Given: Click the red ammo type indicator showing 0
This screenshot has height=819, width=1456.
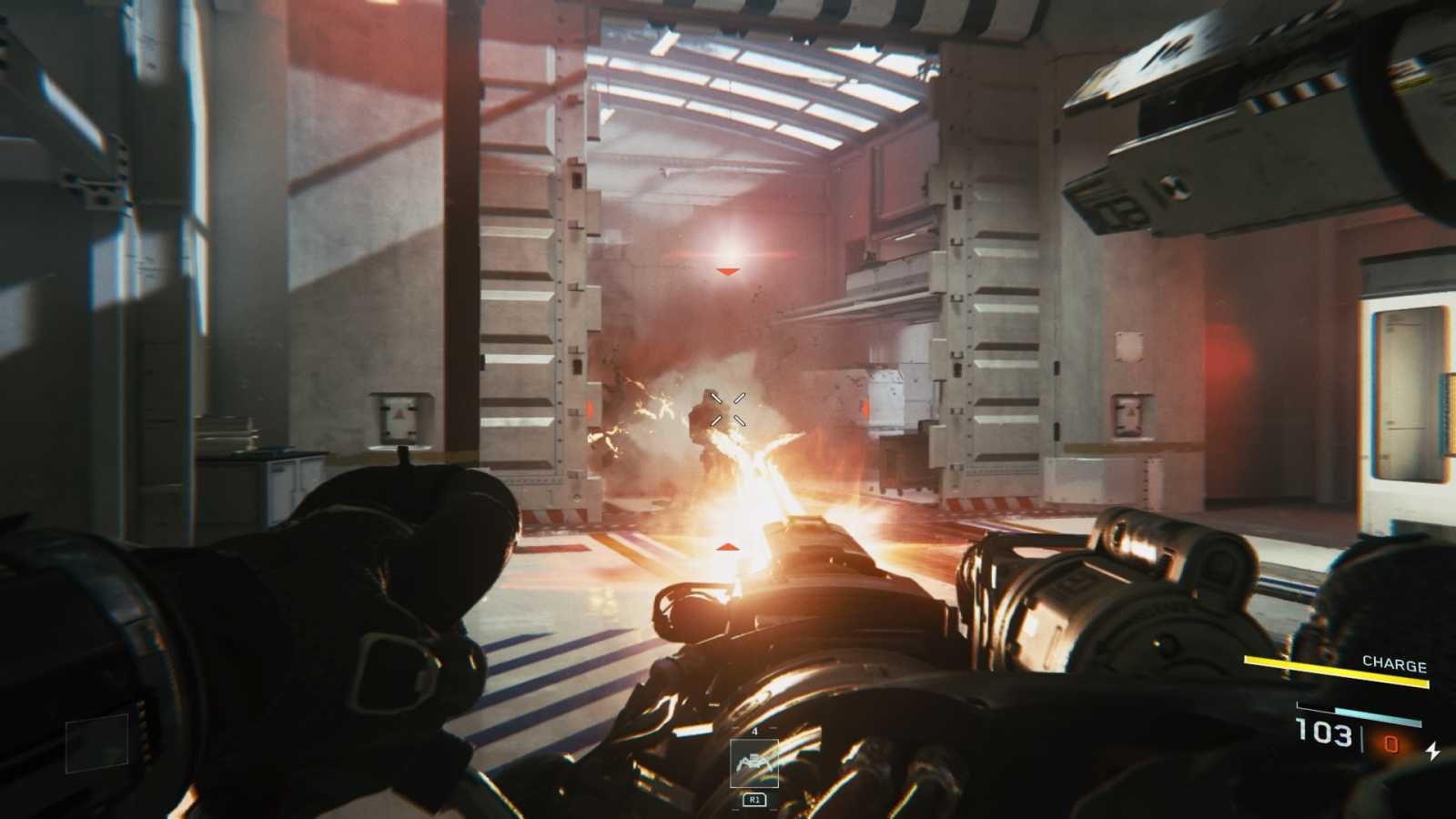Looking at the screenshot, I should 1391,745.
